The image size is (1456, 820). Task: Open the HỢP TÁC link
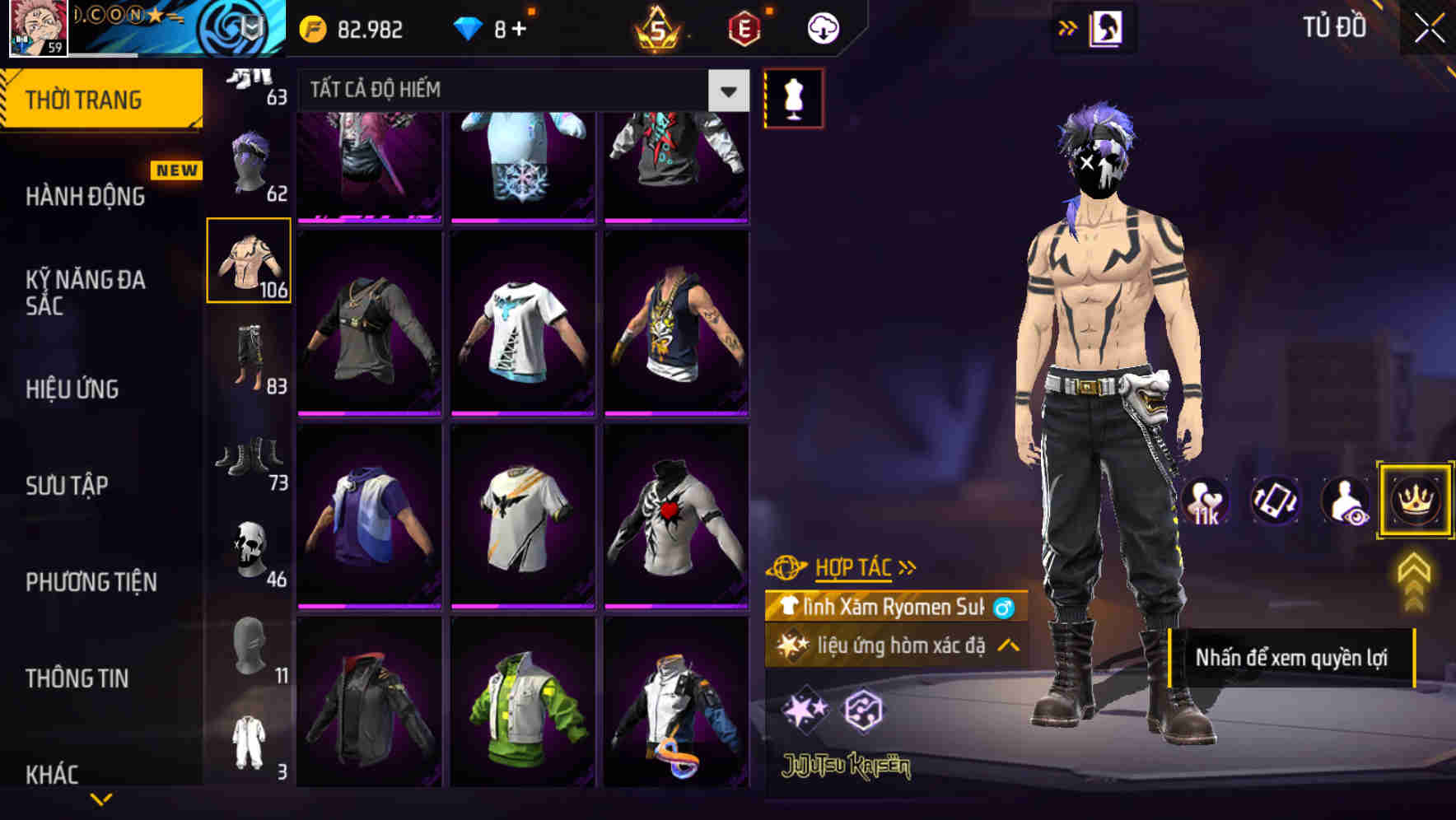[x=853, y=566]
